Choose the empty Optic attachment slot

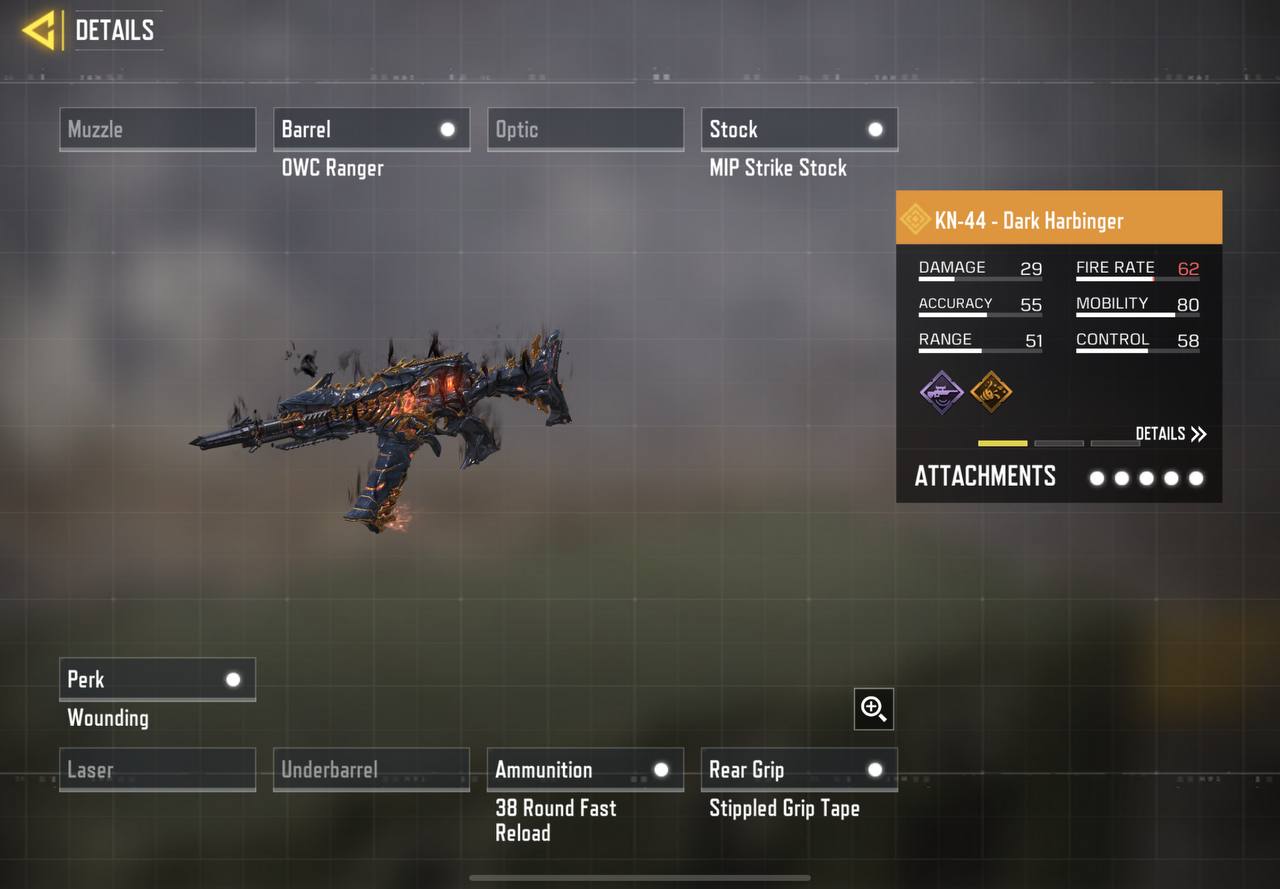(x=585, y=129)
